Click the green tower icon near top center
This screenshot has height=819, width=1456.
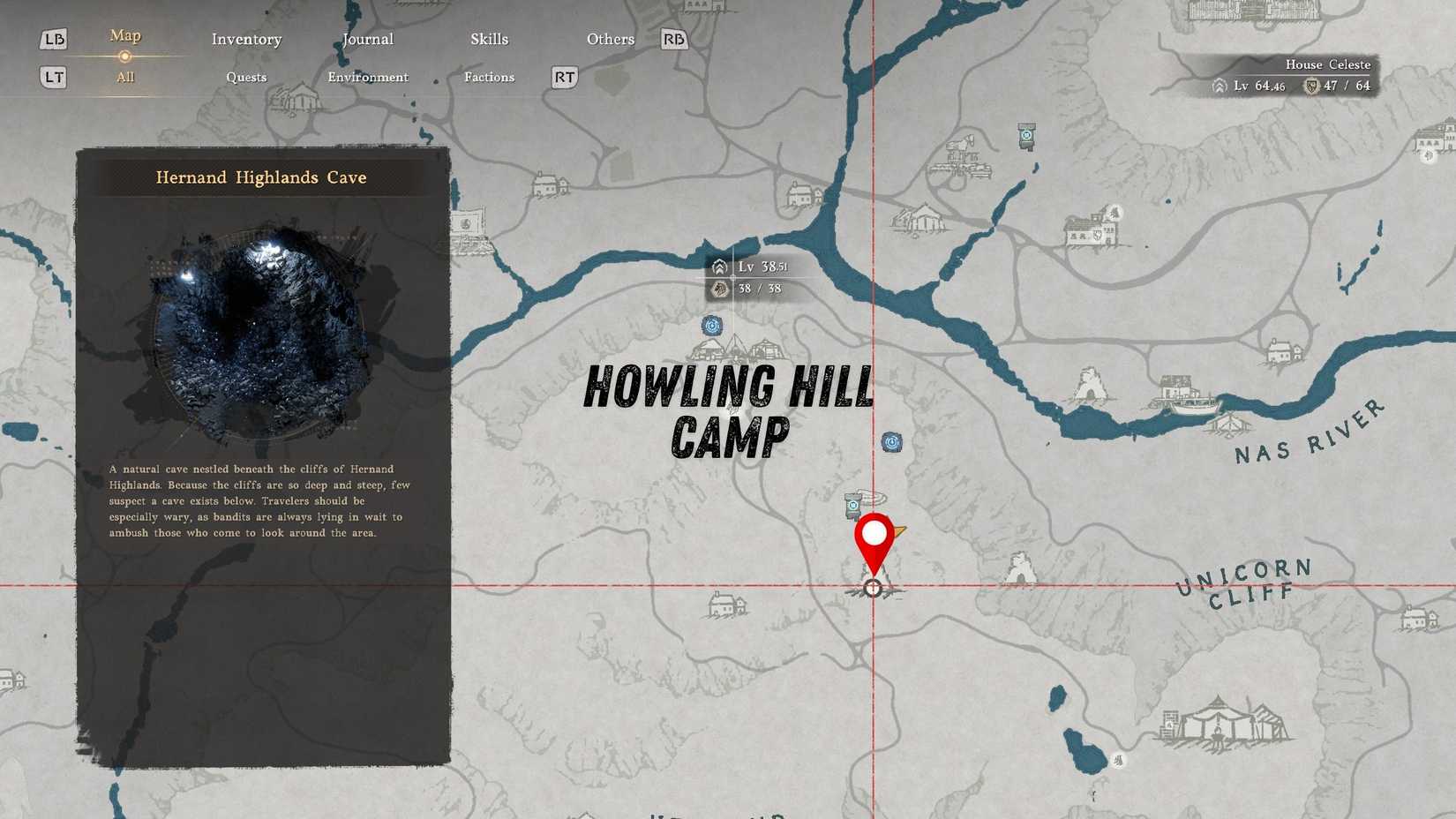pyautogui.click(x=1026, y=134)
